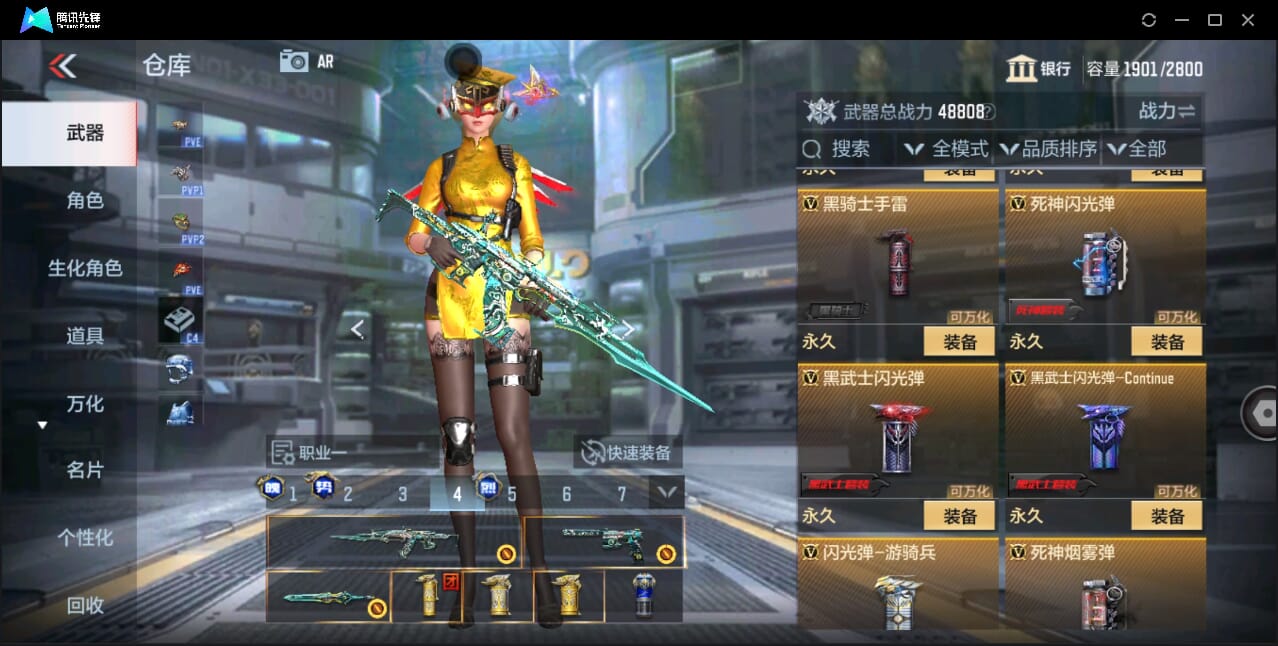The image size is (1278, 646).
Task: Select the 道具 category
Action: (85, 336)
